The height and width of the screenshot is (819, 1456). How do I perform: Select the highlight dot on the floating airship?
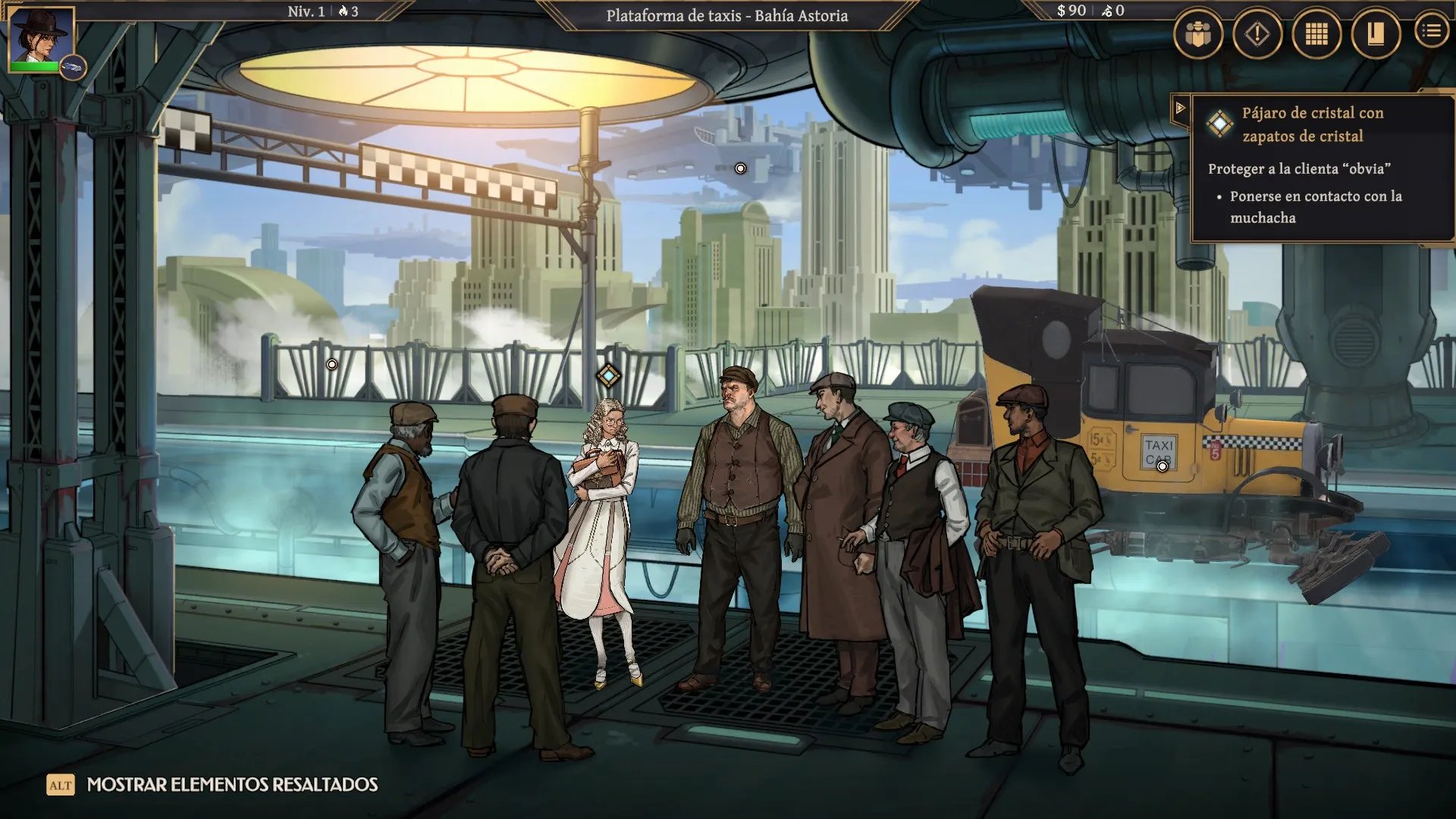coord(740,168)
